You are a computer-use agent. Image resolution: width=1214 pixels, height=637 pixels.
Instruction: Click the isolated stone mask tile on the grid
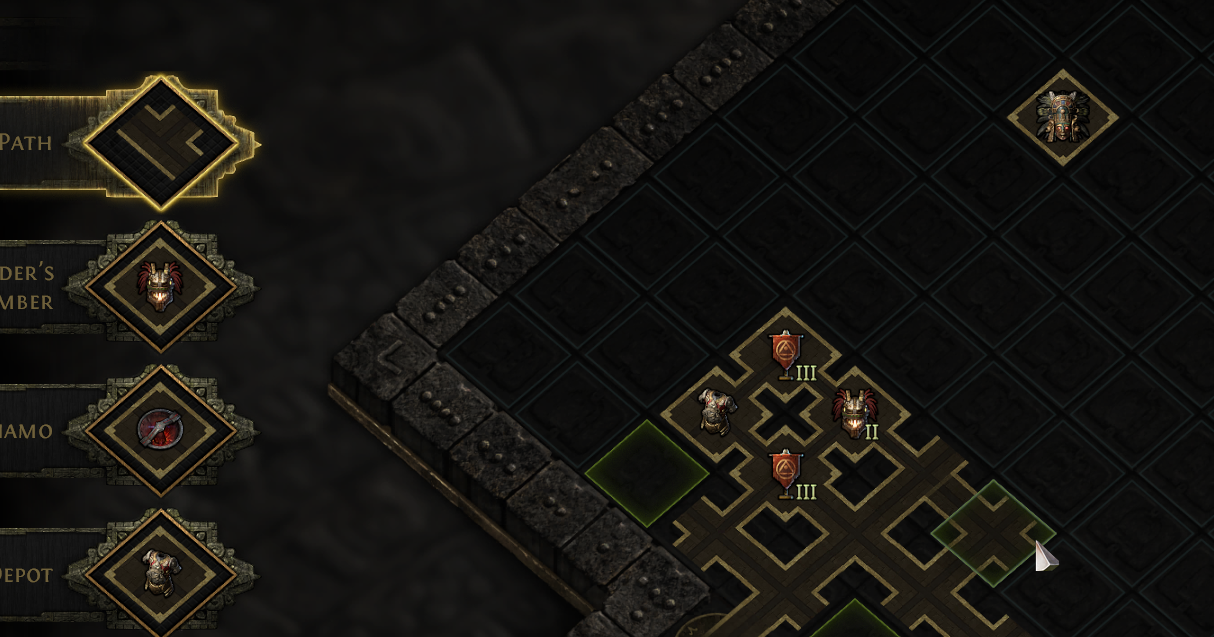pyautogui.click(x=1061, y=117)
